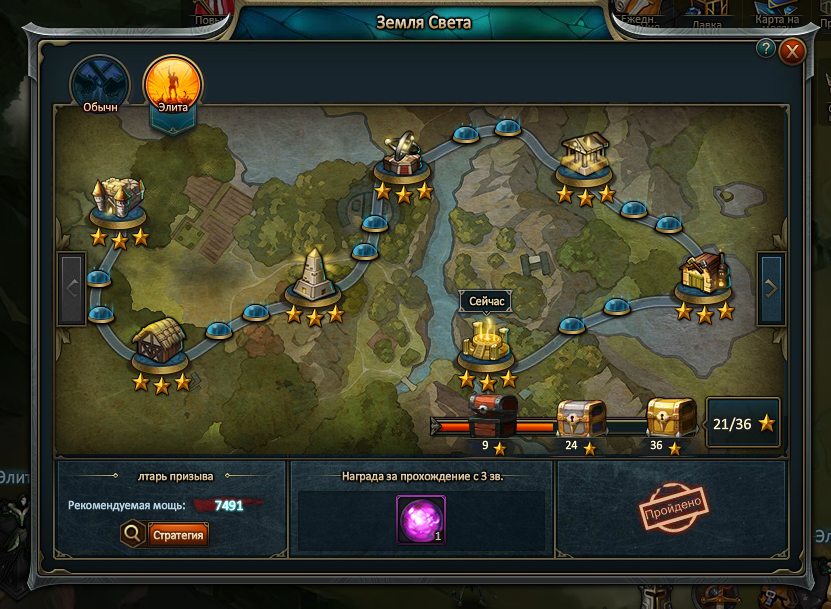
Task: Open the 36-star golden treasure chest
Action: click(x=670, y=415)
